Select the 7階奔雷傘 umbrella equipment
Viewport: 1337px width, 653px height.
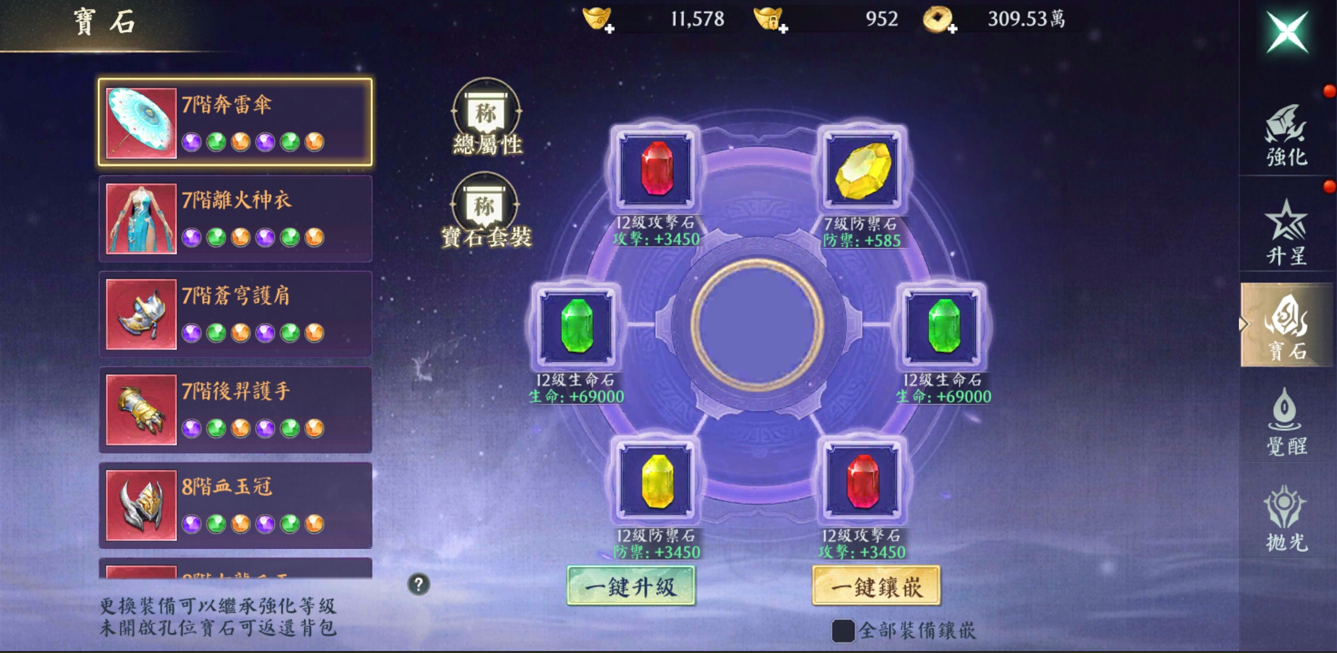235,122
